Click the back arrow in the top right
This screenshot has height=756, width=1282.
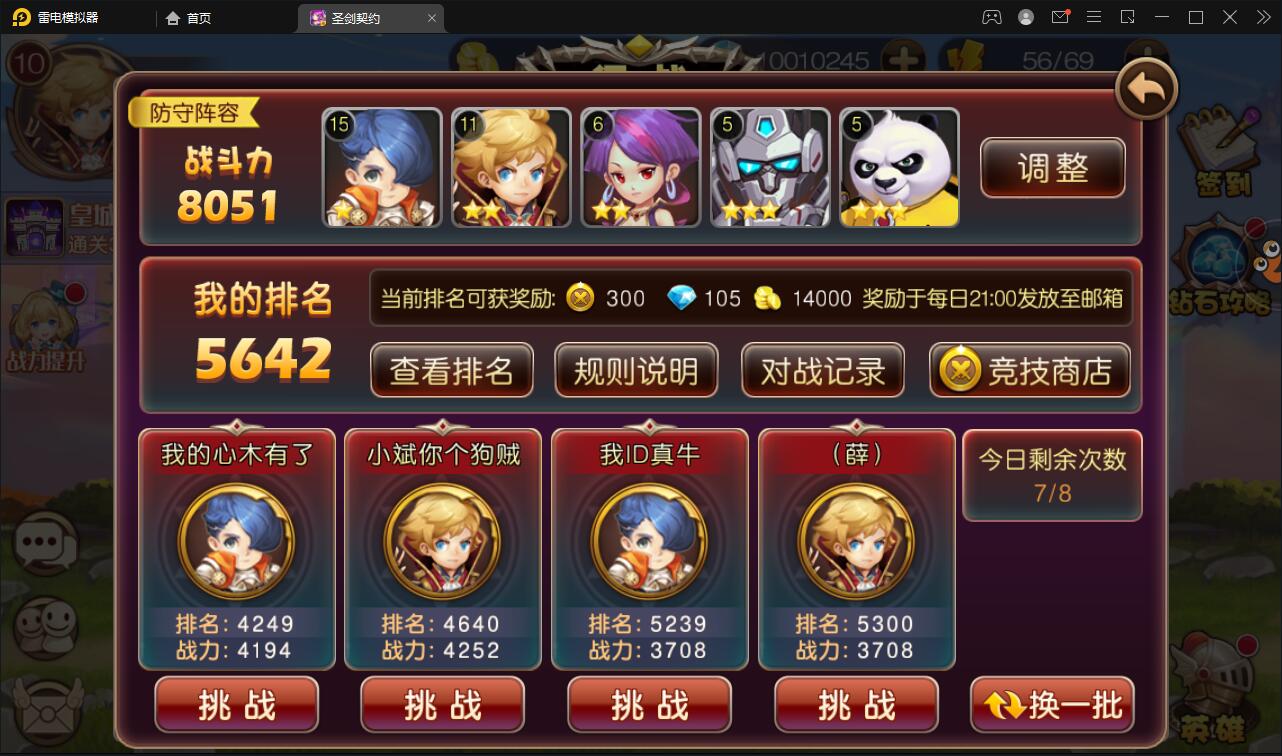click(x=1144, y=88)
